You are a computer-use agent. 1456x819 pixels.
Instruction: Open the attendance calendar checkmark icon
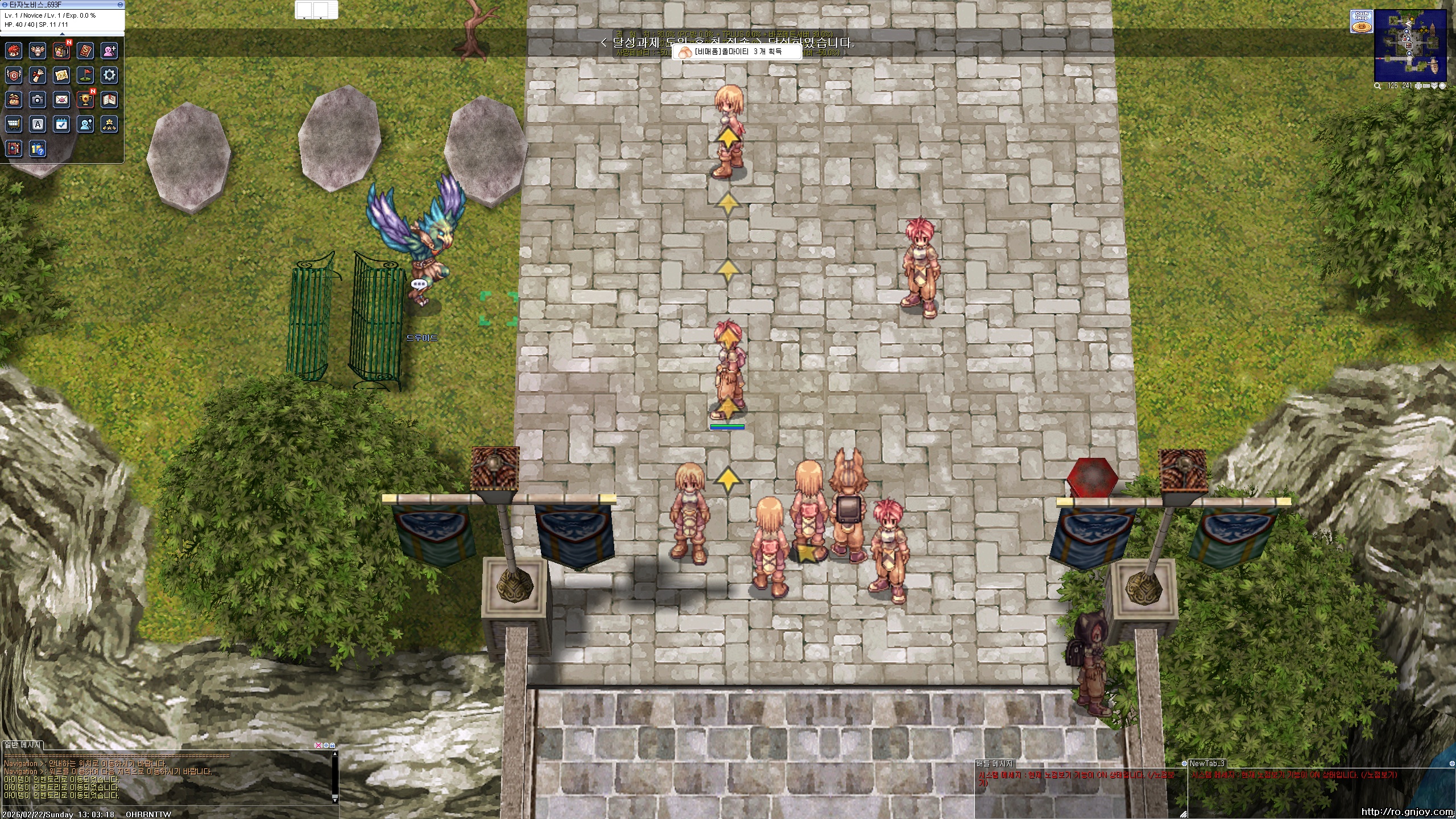61,124
